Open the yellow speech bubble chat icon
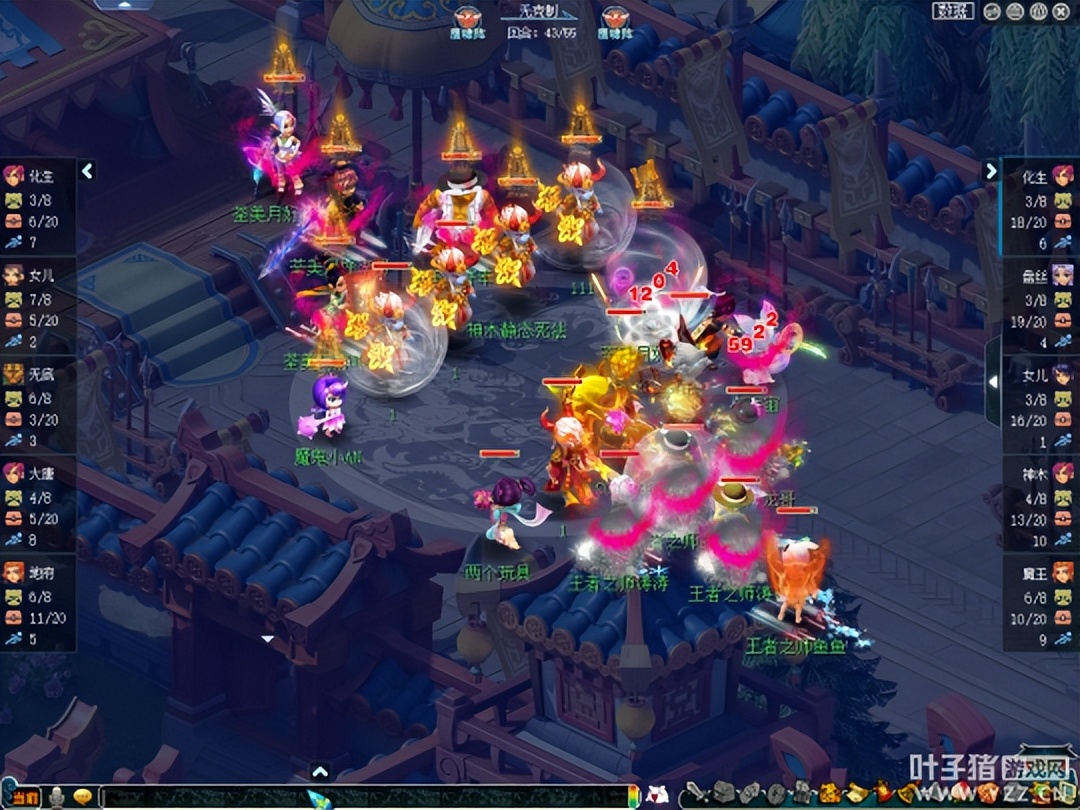 83,797
